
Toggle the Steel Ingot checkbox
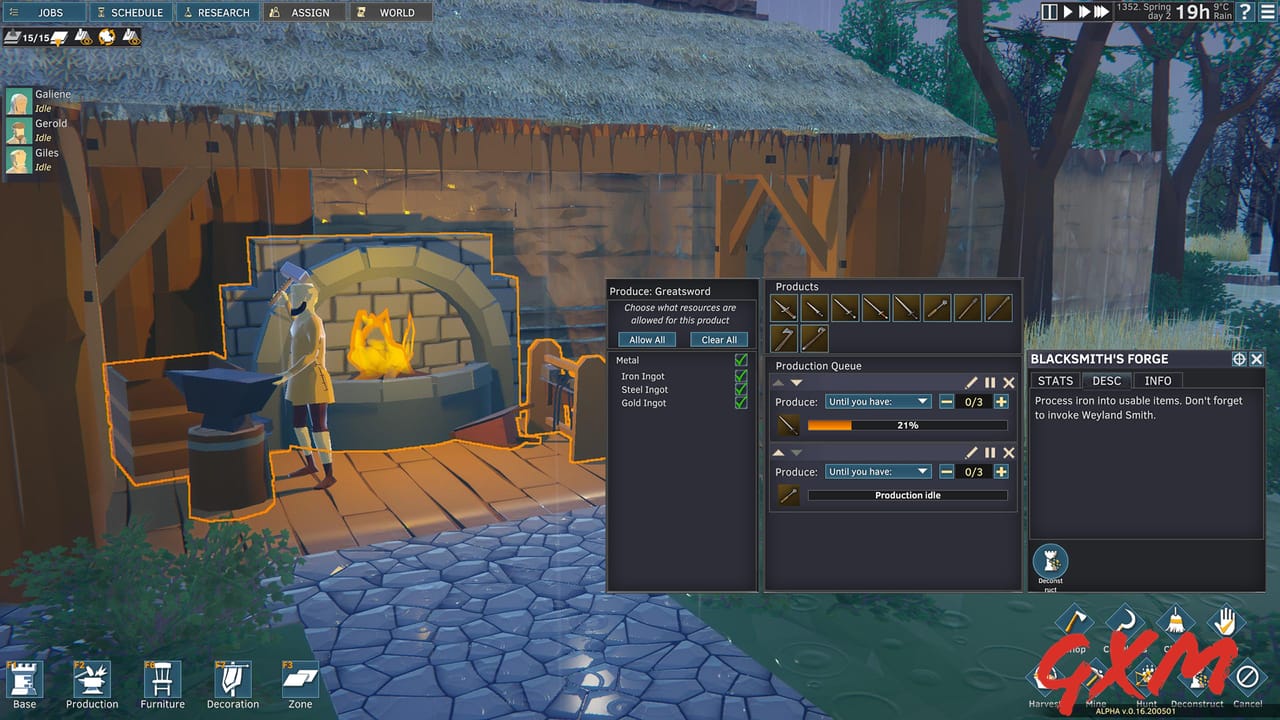[741, 389]
